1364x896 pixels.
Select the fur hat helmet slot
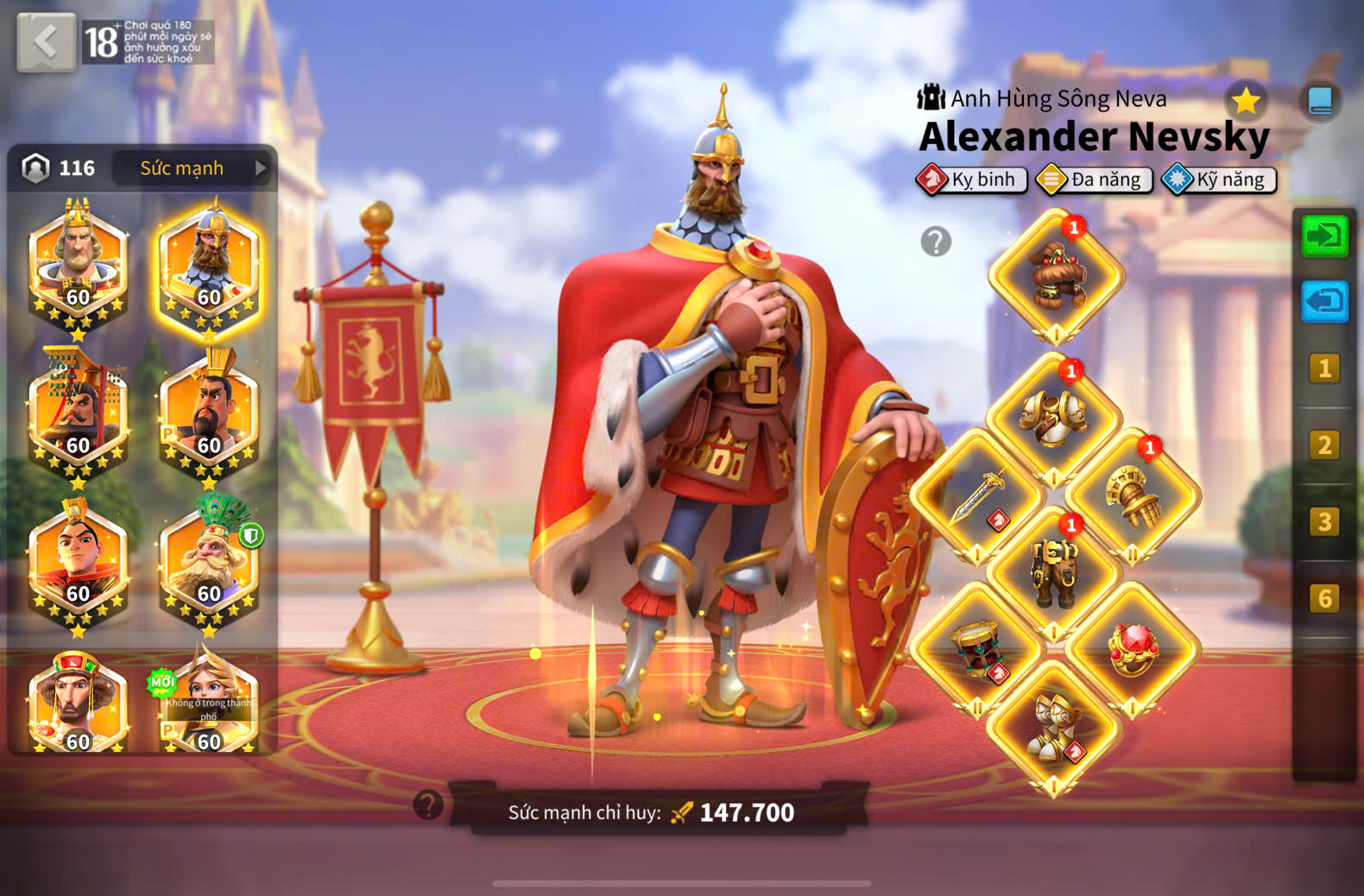click(1057, 276)
